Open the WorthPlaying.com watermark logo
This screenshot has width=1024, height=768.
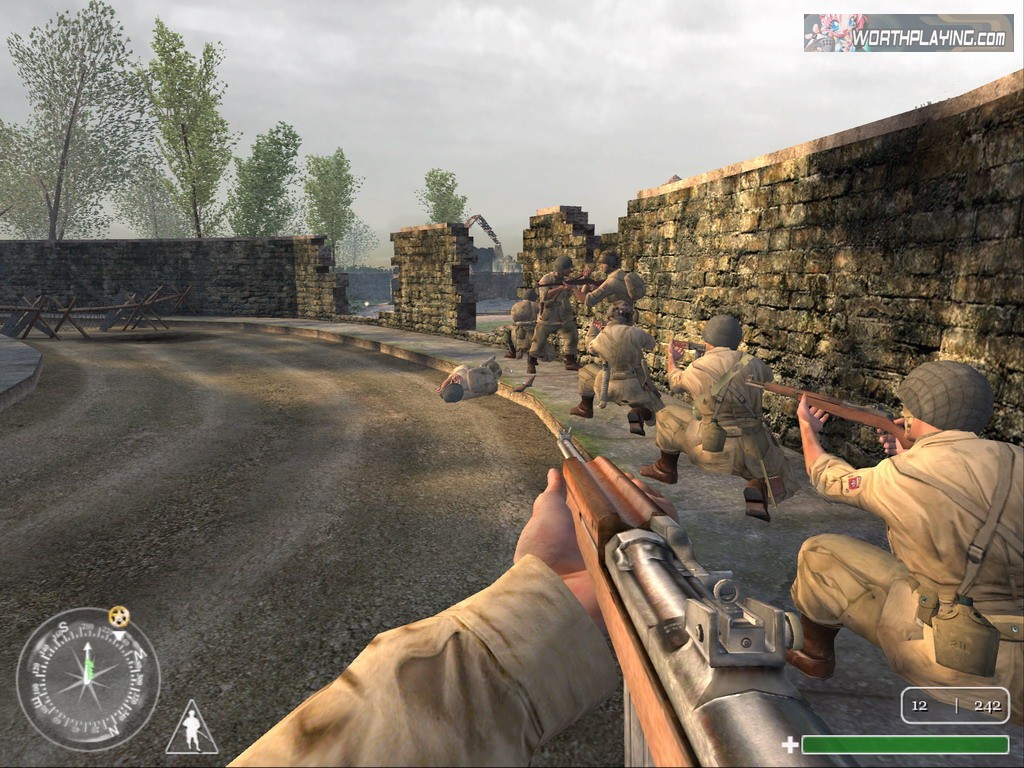point(908,33)
